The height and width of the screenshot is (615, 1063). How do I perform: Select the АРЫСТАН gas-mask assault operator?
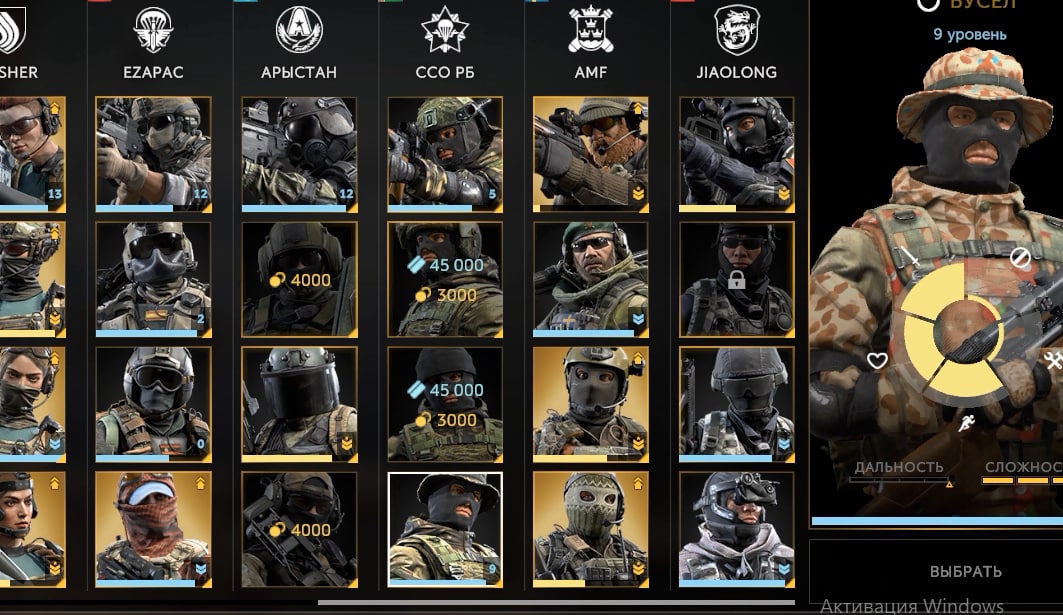(x=299, y=153)
